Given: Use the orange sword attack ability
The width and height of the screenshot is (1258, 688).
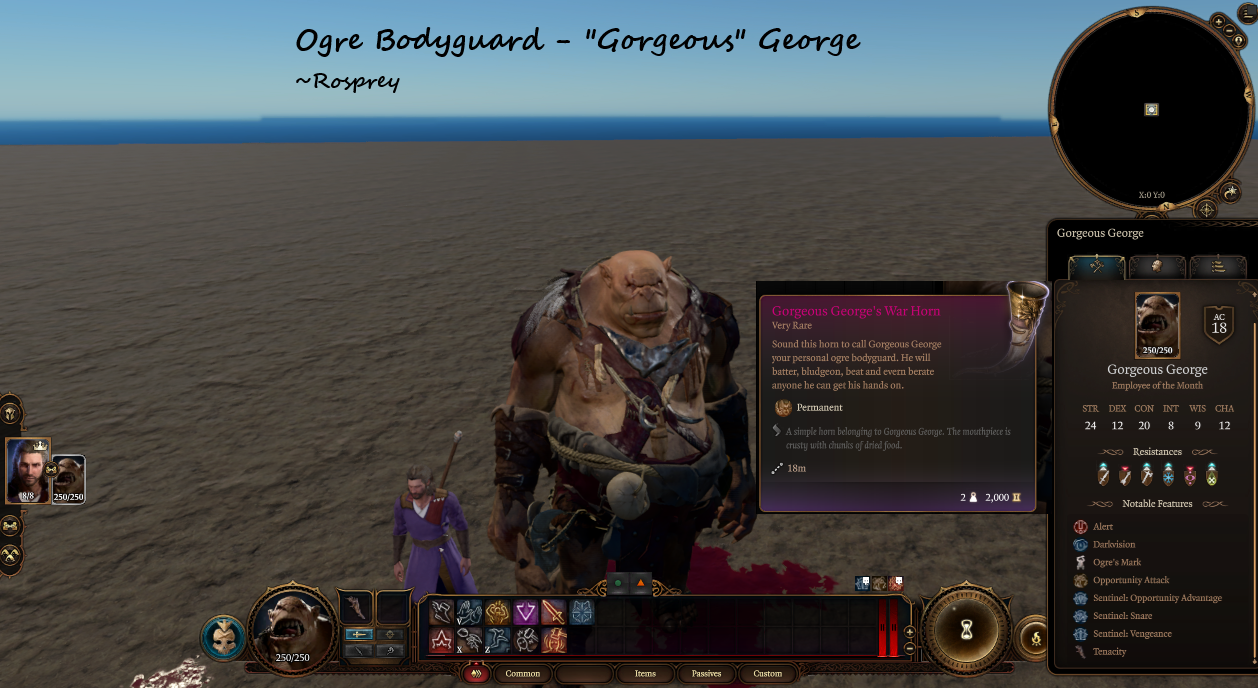Looking at the screenshot, I should (x=553, y=612).
